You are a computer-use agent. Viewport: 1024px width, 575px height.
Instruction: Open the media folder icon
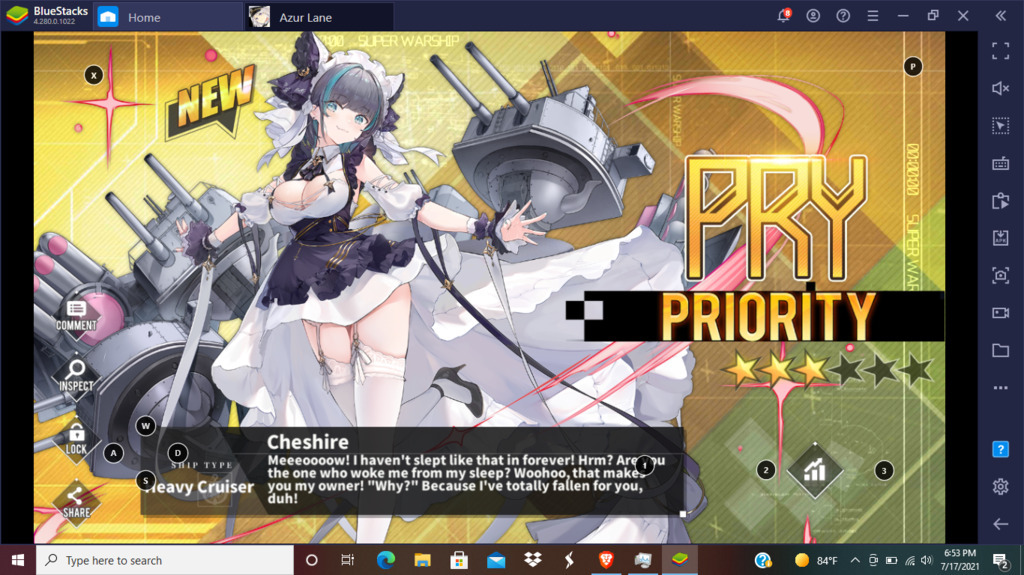1000,350
